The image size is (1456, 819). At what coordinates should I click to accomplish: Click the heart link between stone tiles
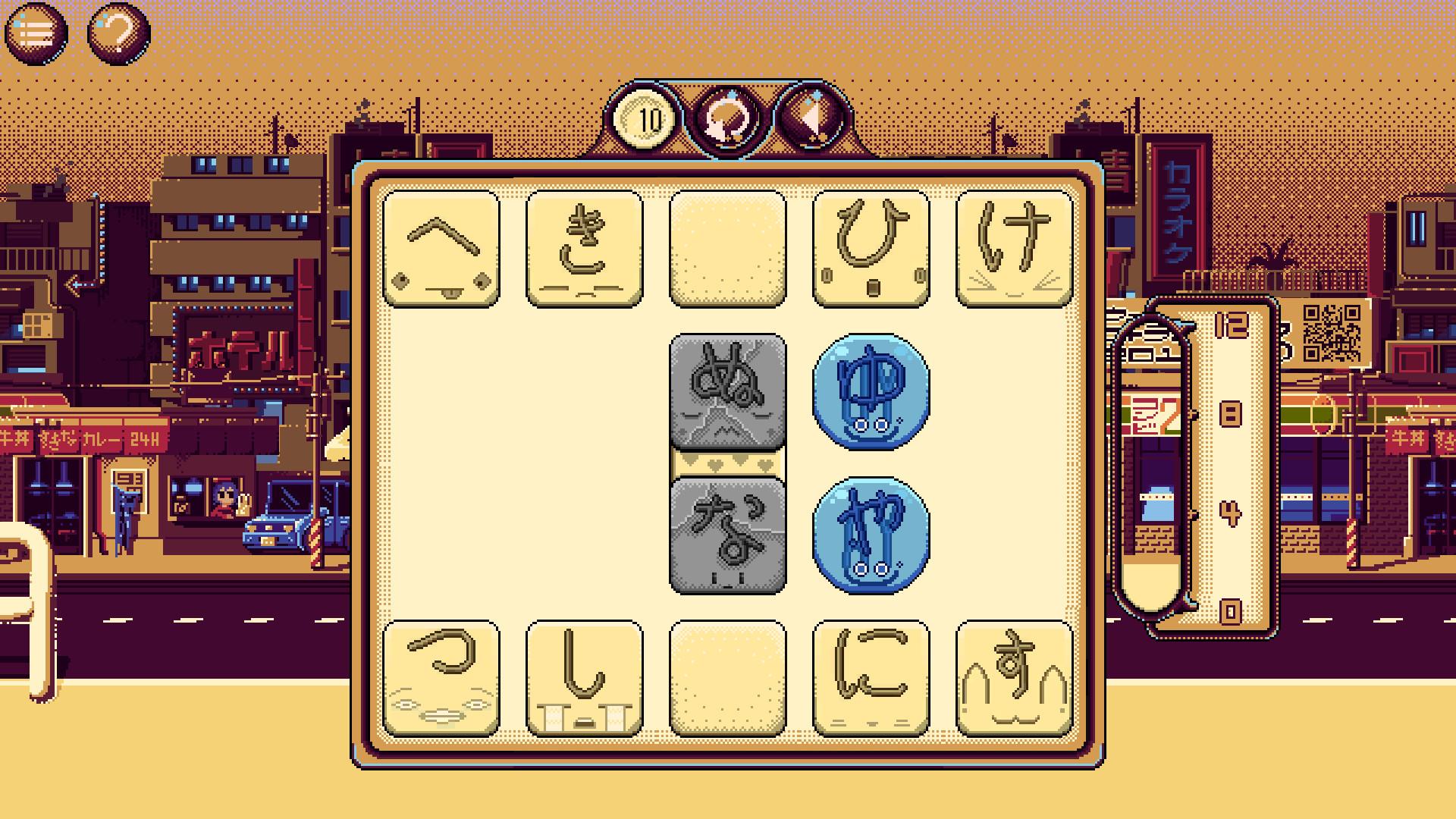coord(726,463)
